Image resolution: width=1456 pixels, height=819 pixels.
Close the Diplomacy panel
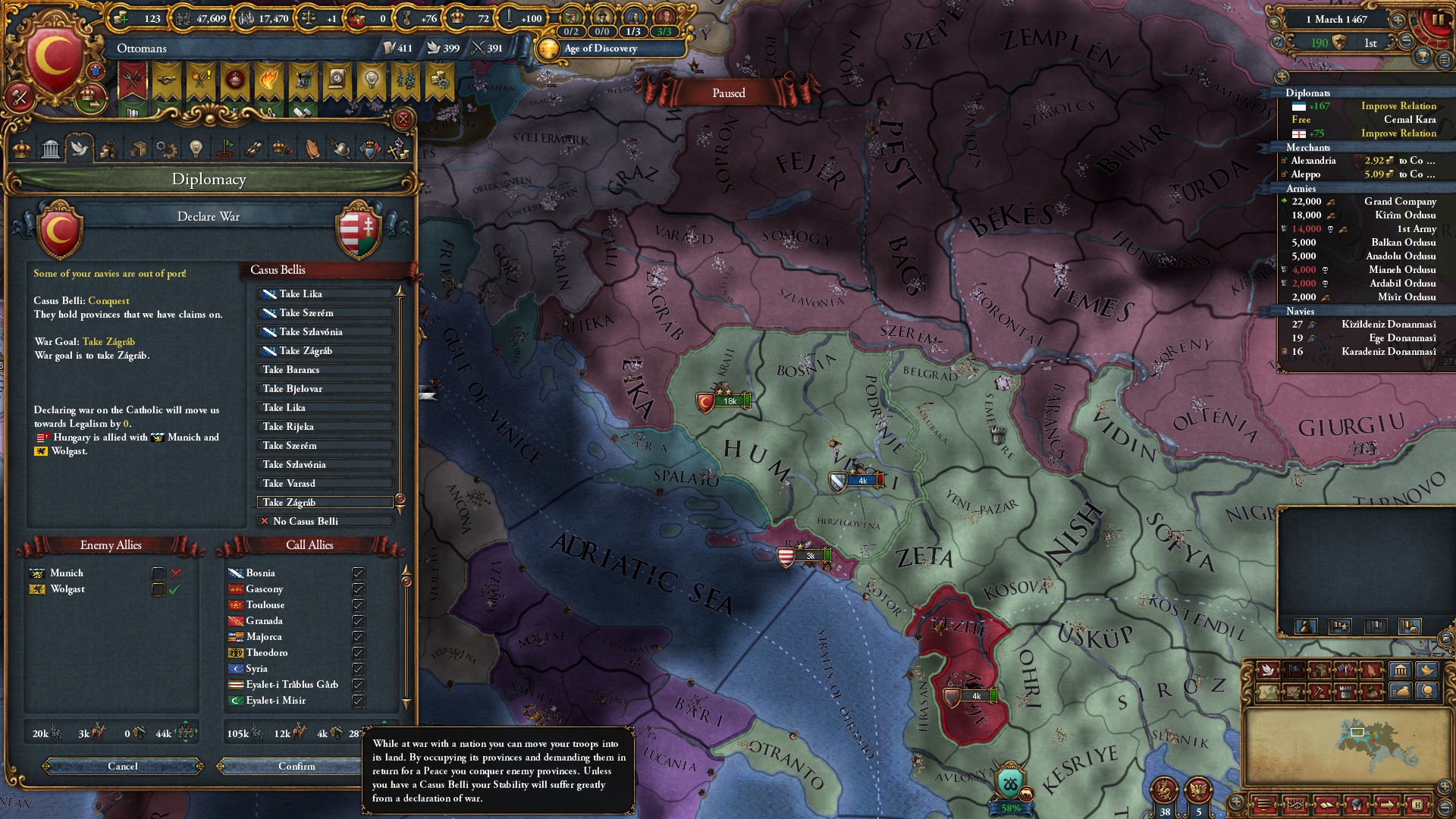403,119
